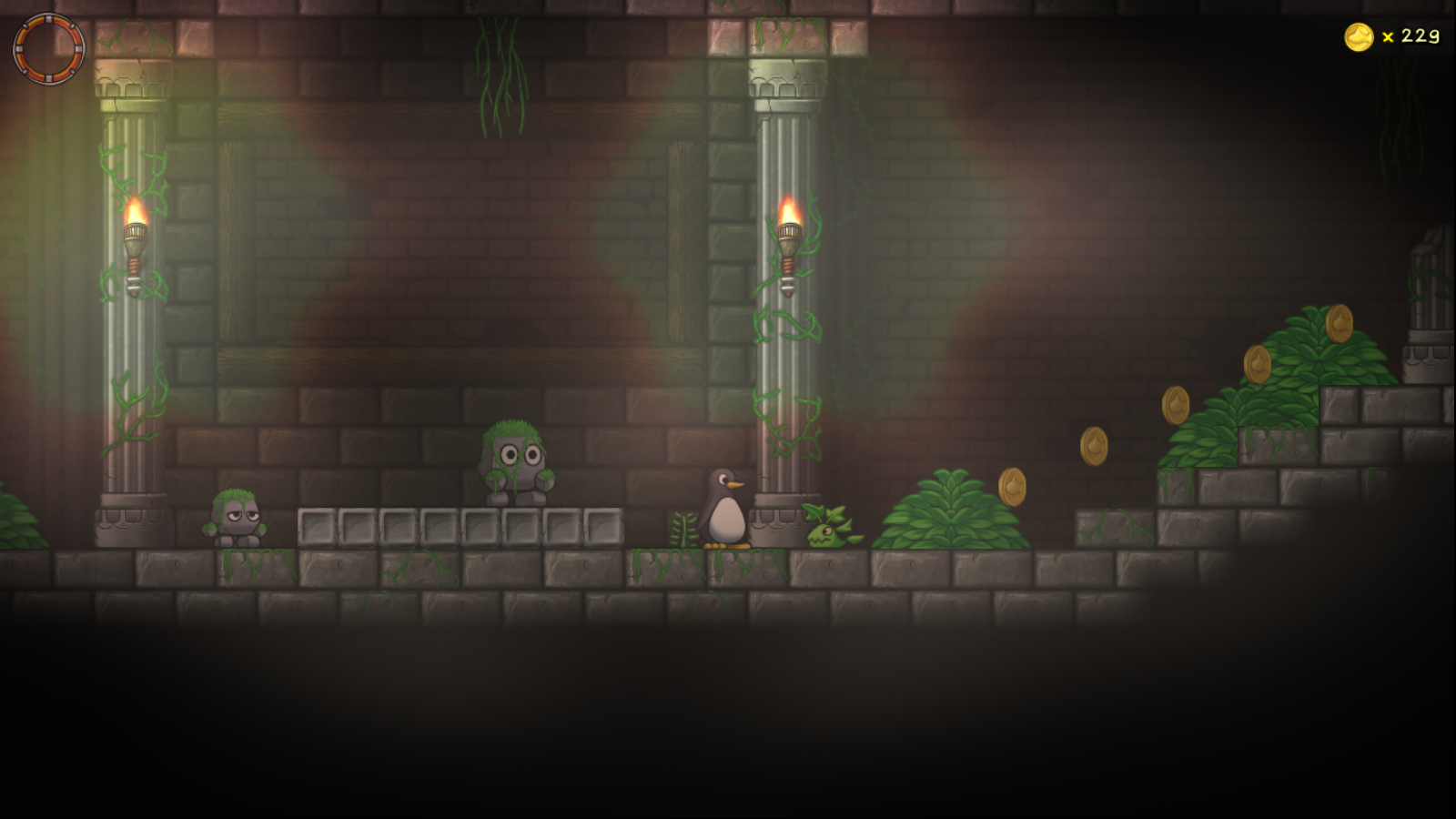This screenshot has width=1456, height=819.
Task: Click the empty orange ring item pocket
Action: [x=48, y=48]
